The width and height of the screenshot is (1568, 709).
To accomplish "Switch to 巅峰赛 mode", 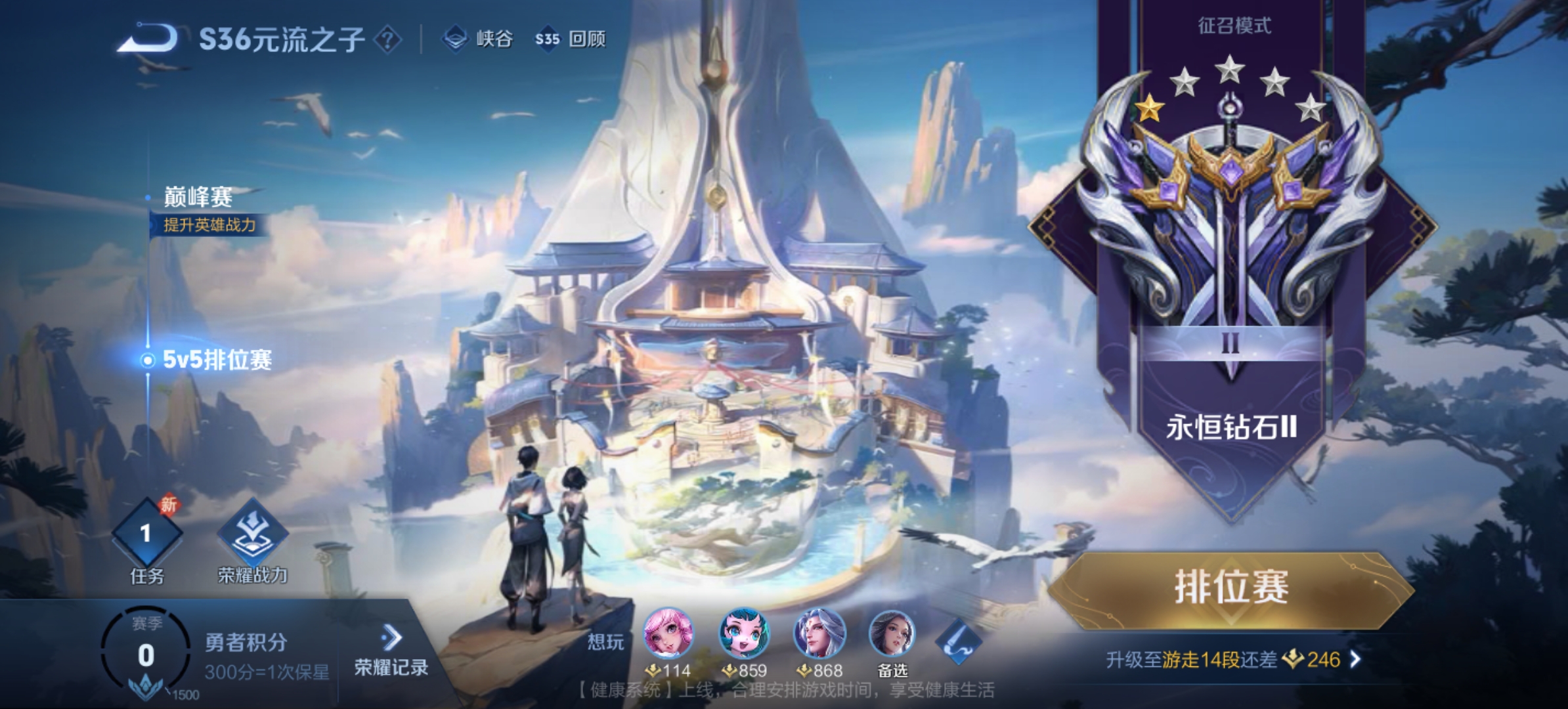I will [x=198, y=197].
